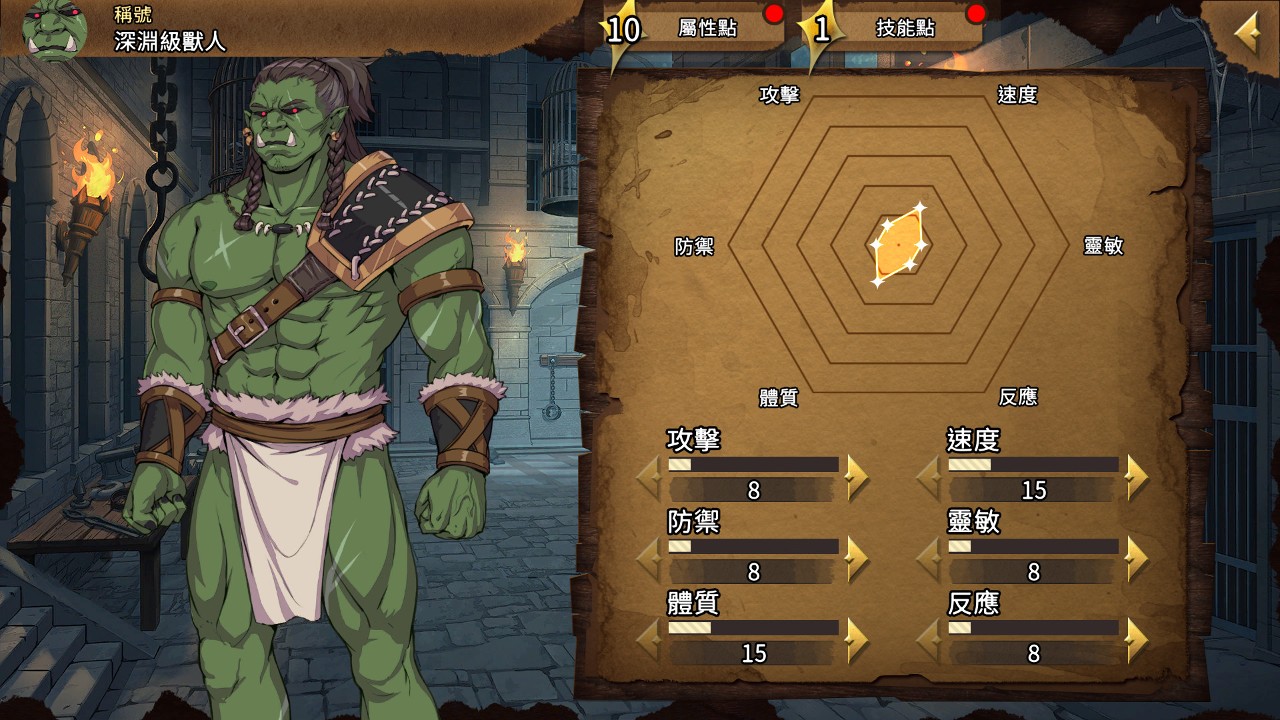Switch to the 屬性點 attribute points tab
The width and height of the screenshot is (1280, 720).
(706, 28)
